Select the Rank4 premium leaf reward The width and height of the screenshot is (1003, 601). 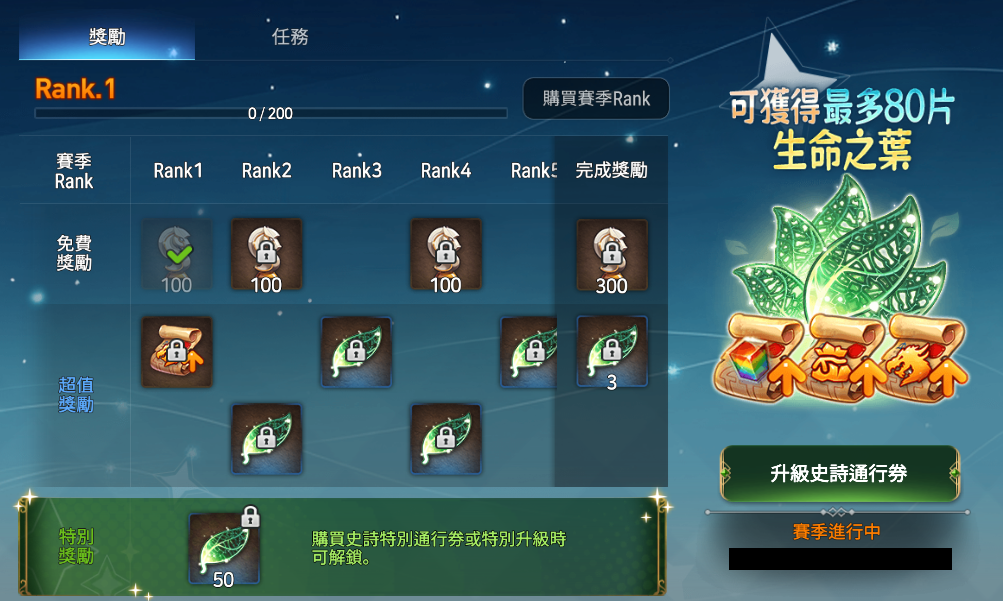(x=446, y=439)
